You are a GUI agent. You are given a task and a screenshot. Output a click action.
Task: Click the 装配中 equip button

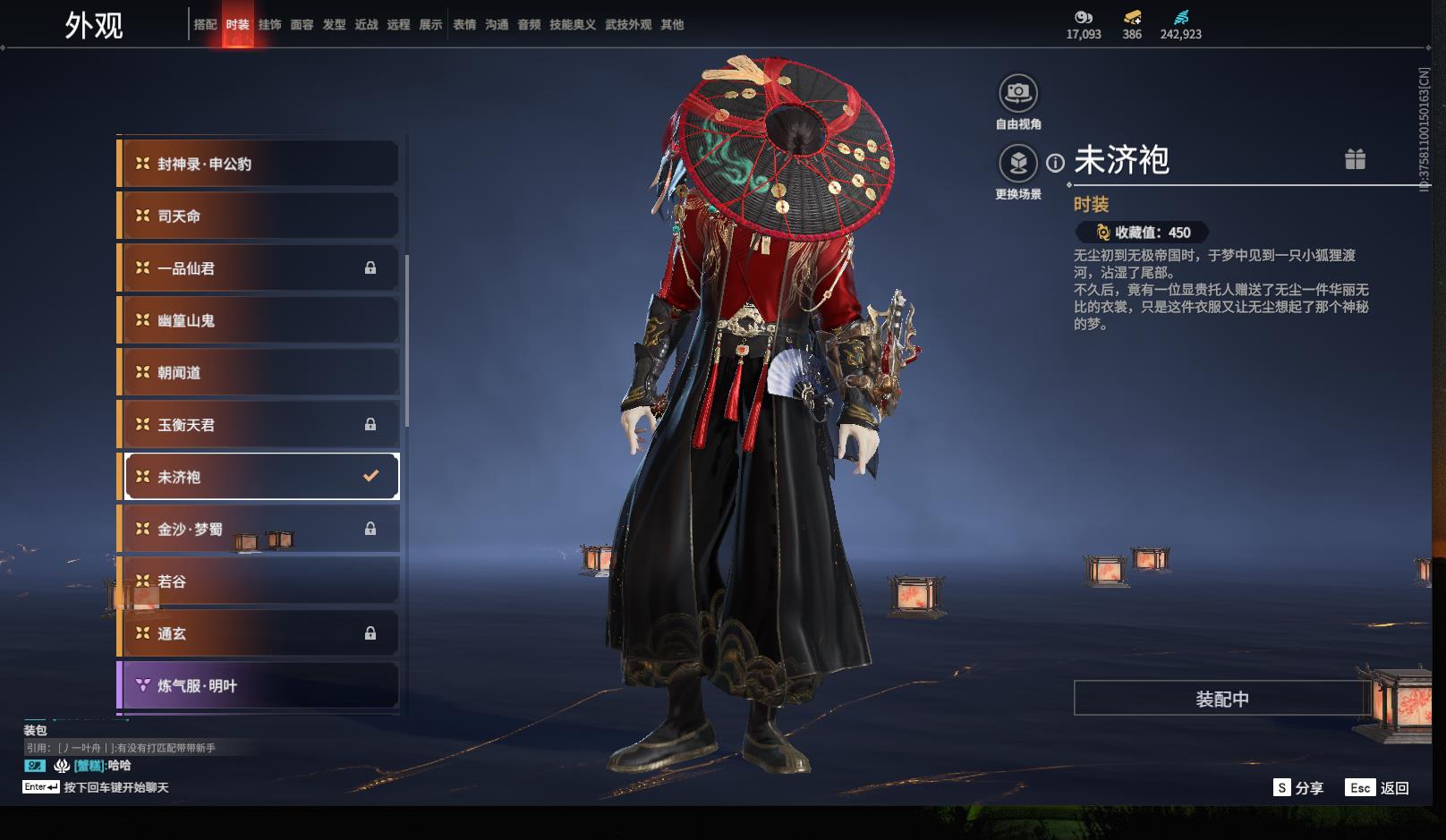[x=1221, y=699]
